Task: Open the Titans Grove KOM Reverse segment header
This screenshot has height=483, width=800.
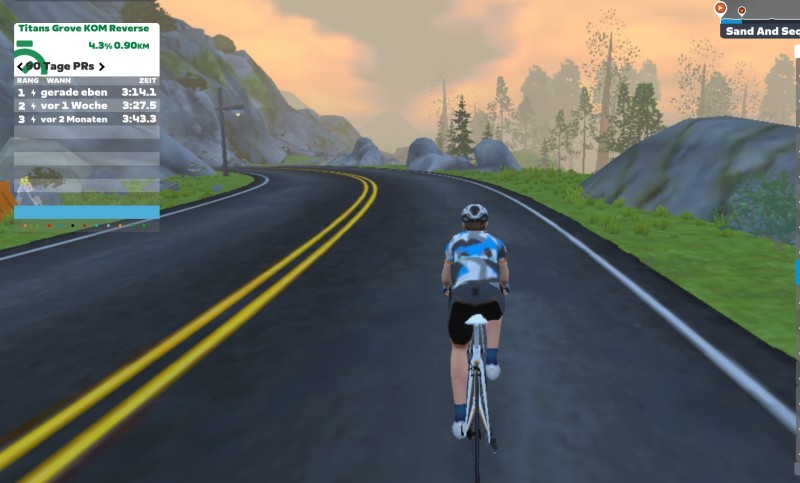Action: (84, 29)
